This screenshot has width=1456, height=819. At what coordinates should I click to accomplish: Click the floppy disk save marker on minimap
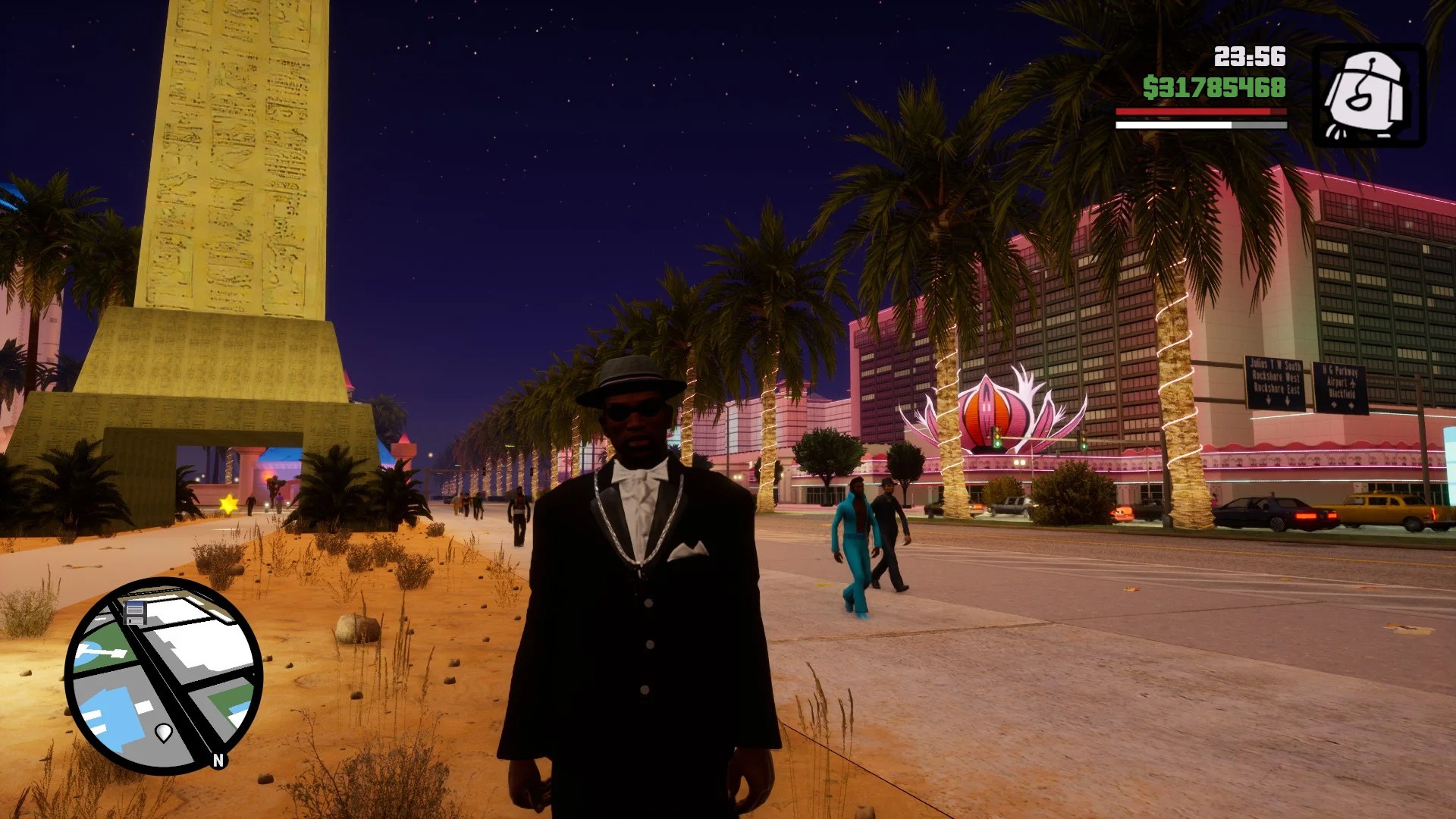(x=135, y=612)
